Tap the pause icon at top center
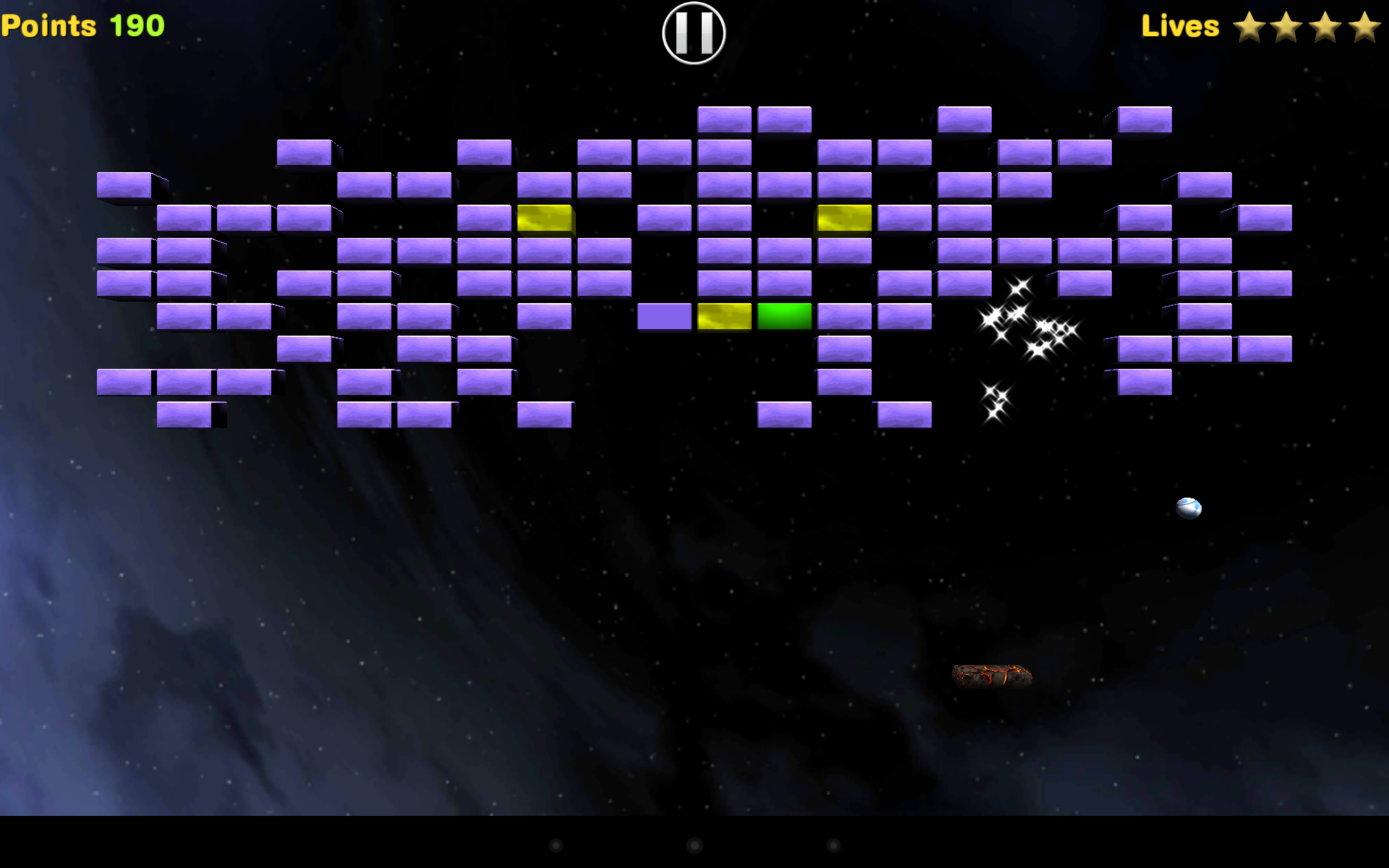 693,33
